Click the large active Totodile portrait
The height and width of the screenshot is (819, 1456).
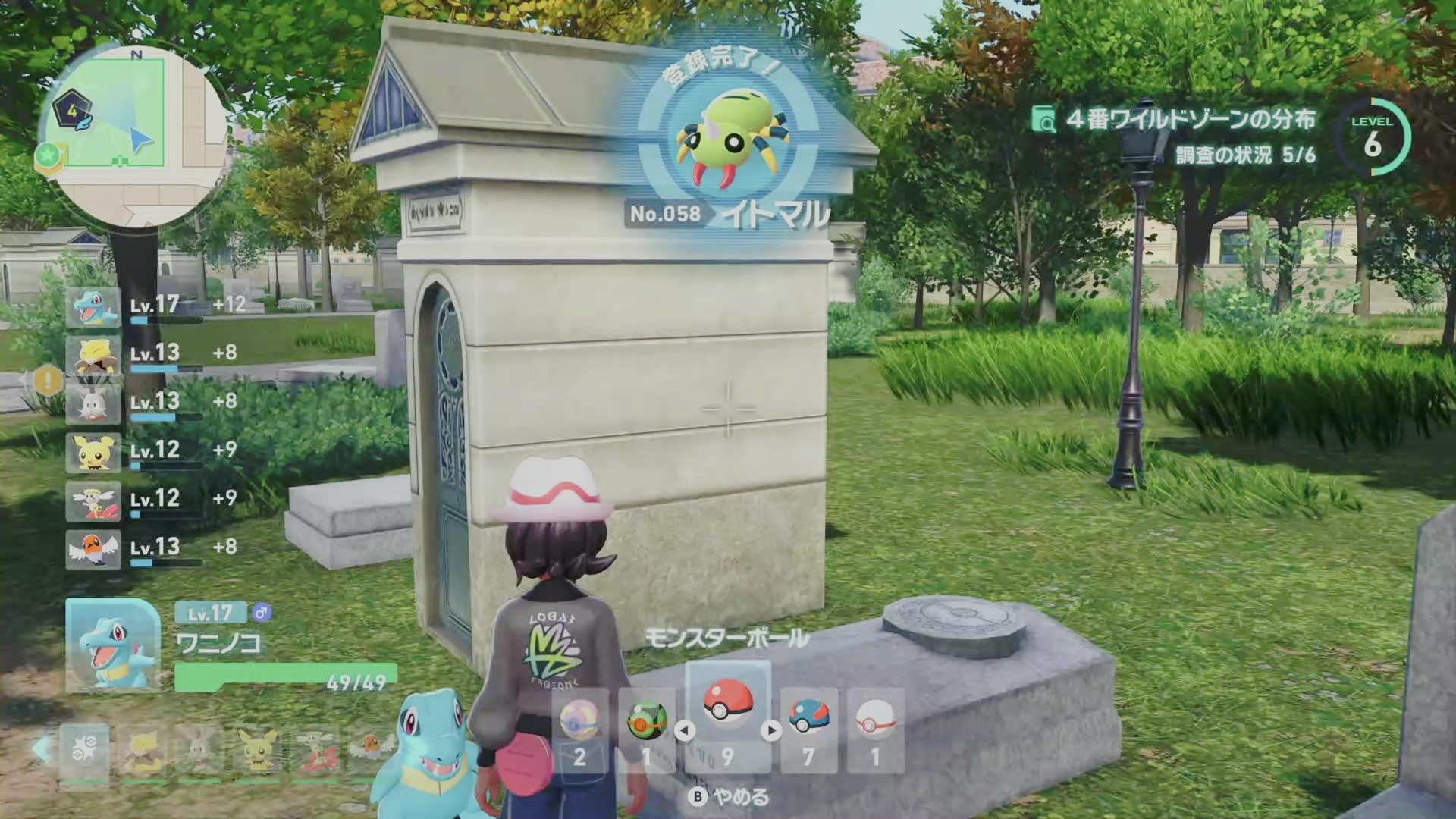(x=113, y=645)
